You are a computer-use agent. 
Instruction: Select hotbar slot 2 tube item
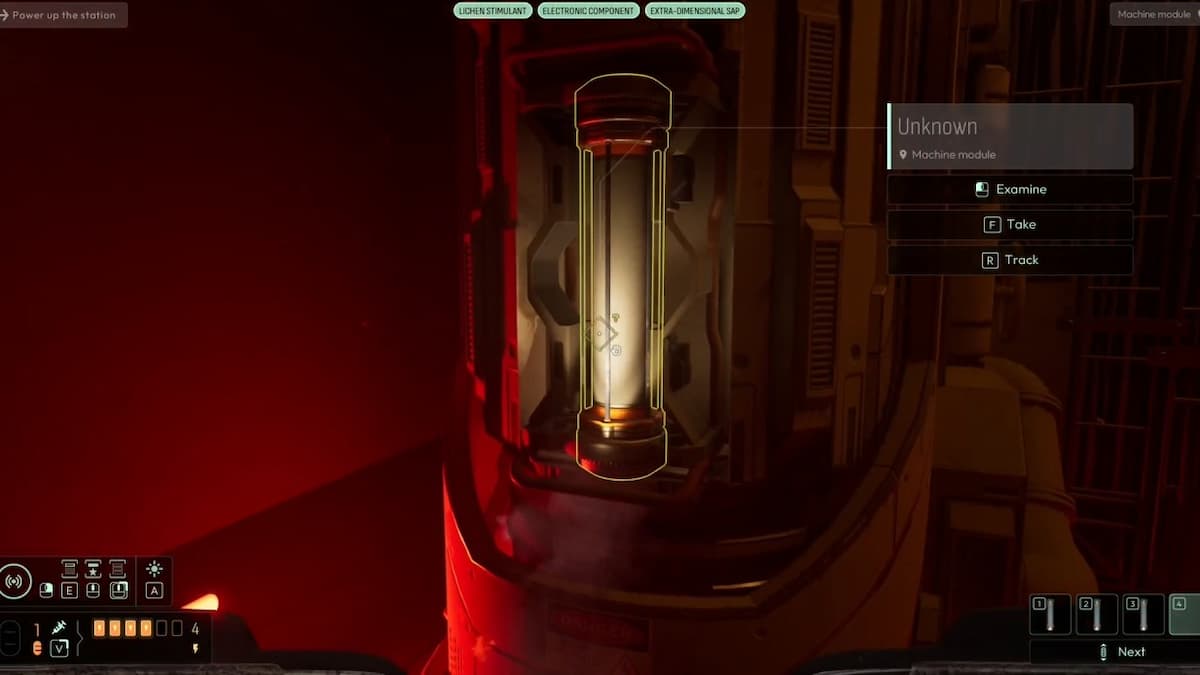[x=1096, y=614]
